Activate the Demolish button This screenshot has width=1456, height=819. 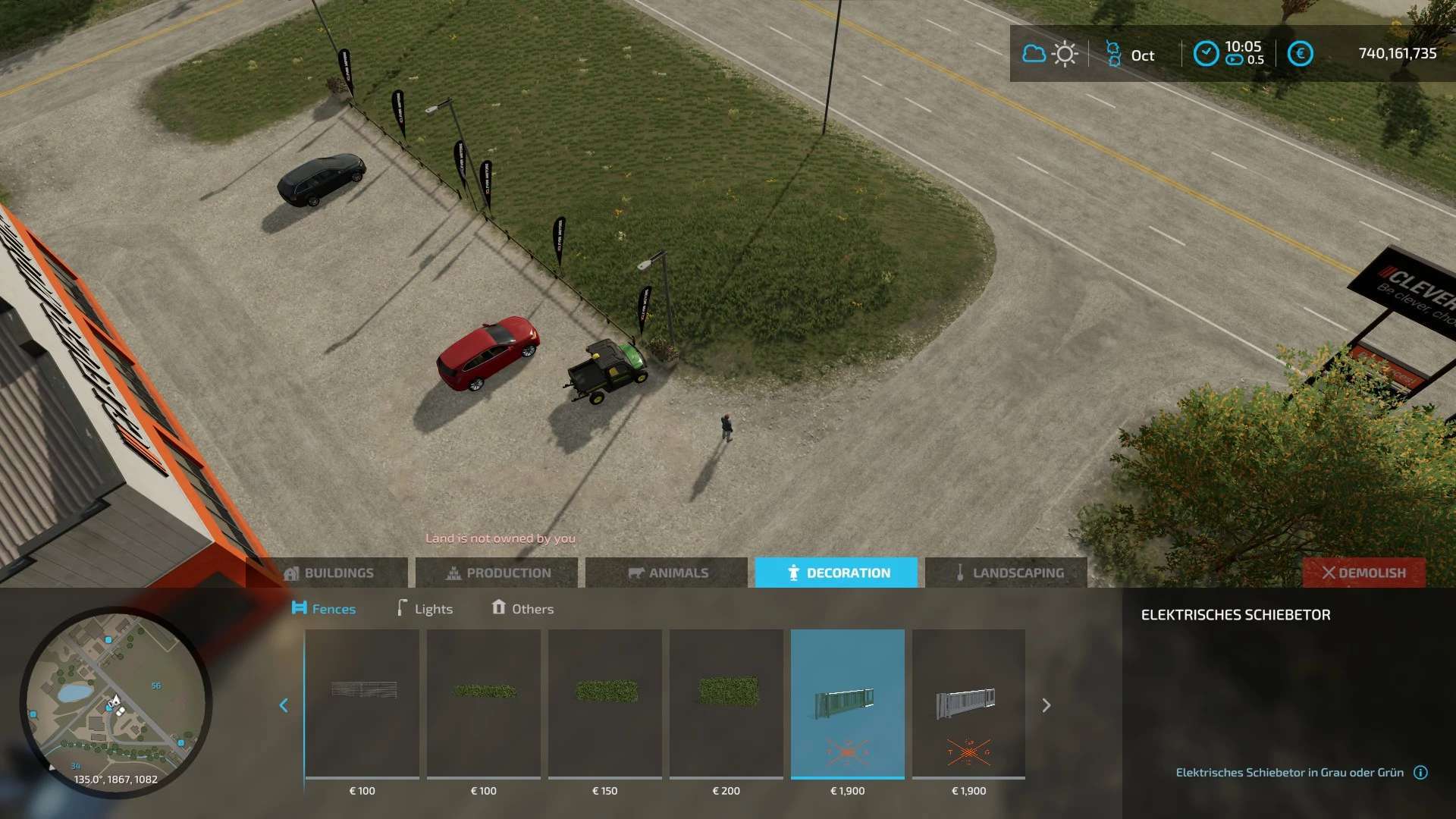[x=1363, y=573]
